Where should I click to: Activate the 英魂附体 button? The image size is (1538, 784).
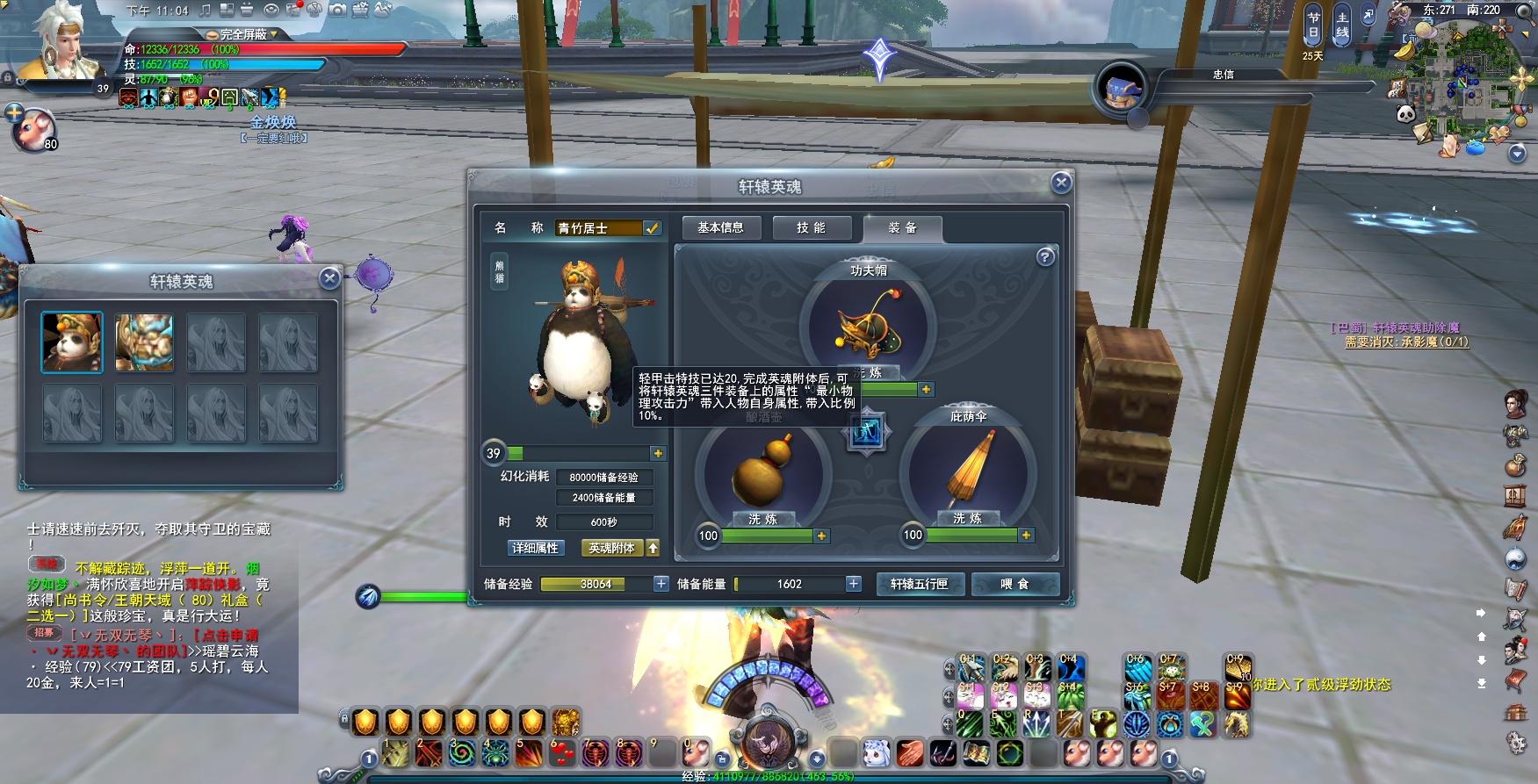(x=612, y=548)
